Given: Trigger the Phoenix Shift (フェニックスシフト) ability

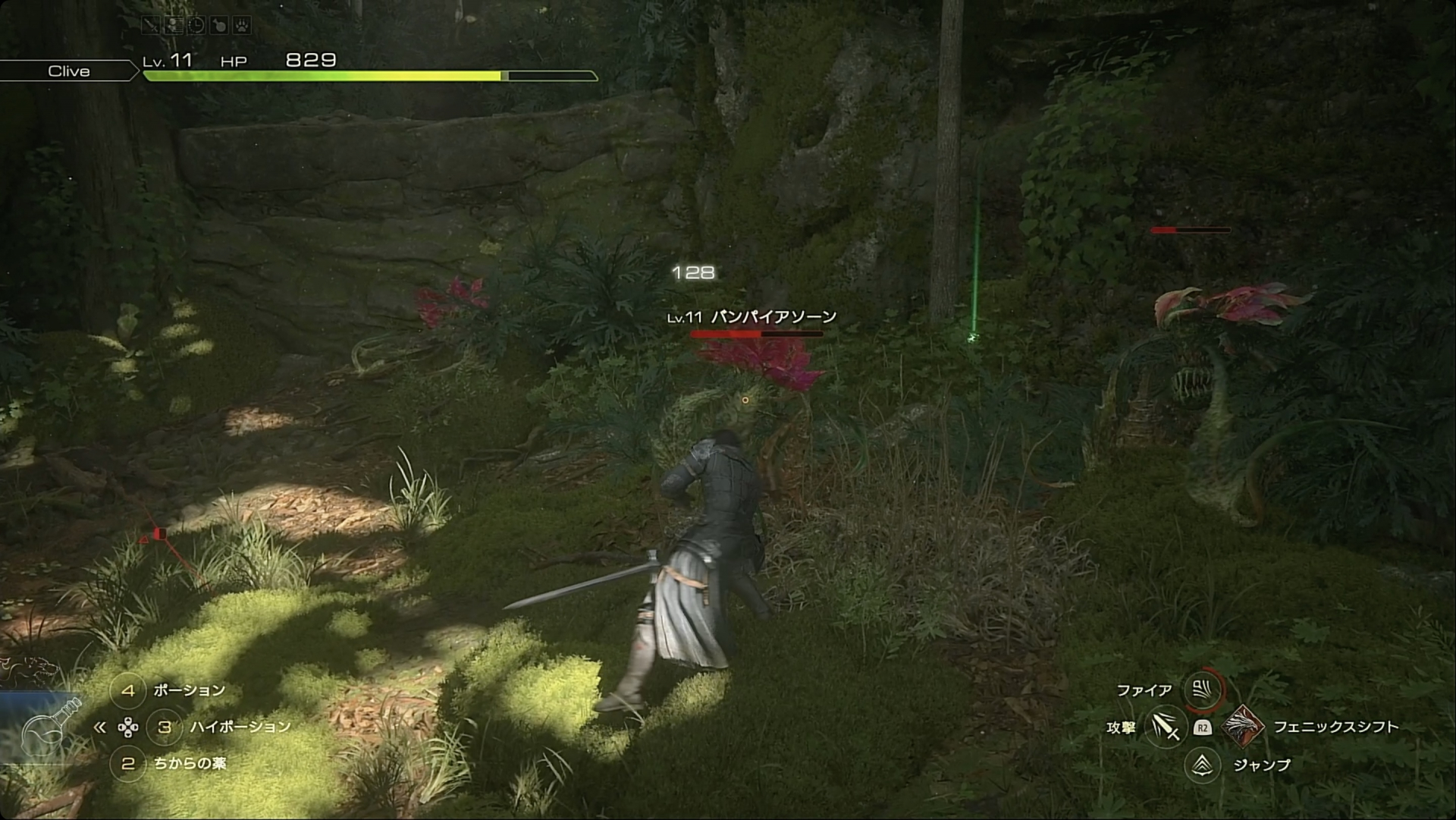Looking at the screenshot, I should pyautogui.click(x=1243, y=727).
